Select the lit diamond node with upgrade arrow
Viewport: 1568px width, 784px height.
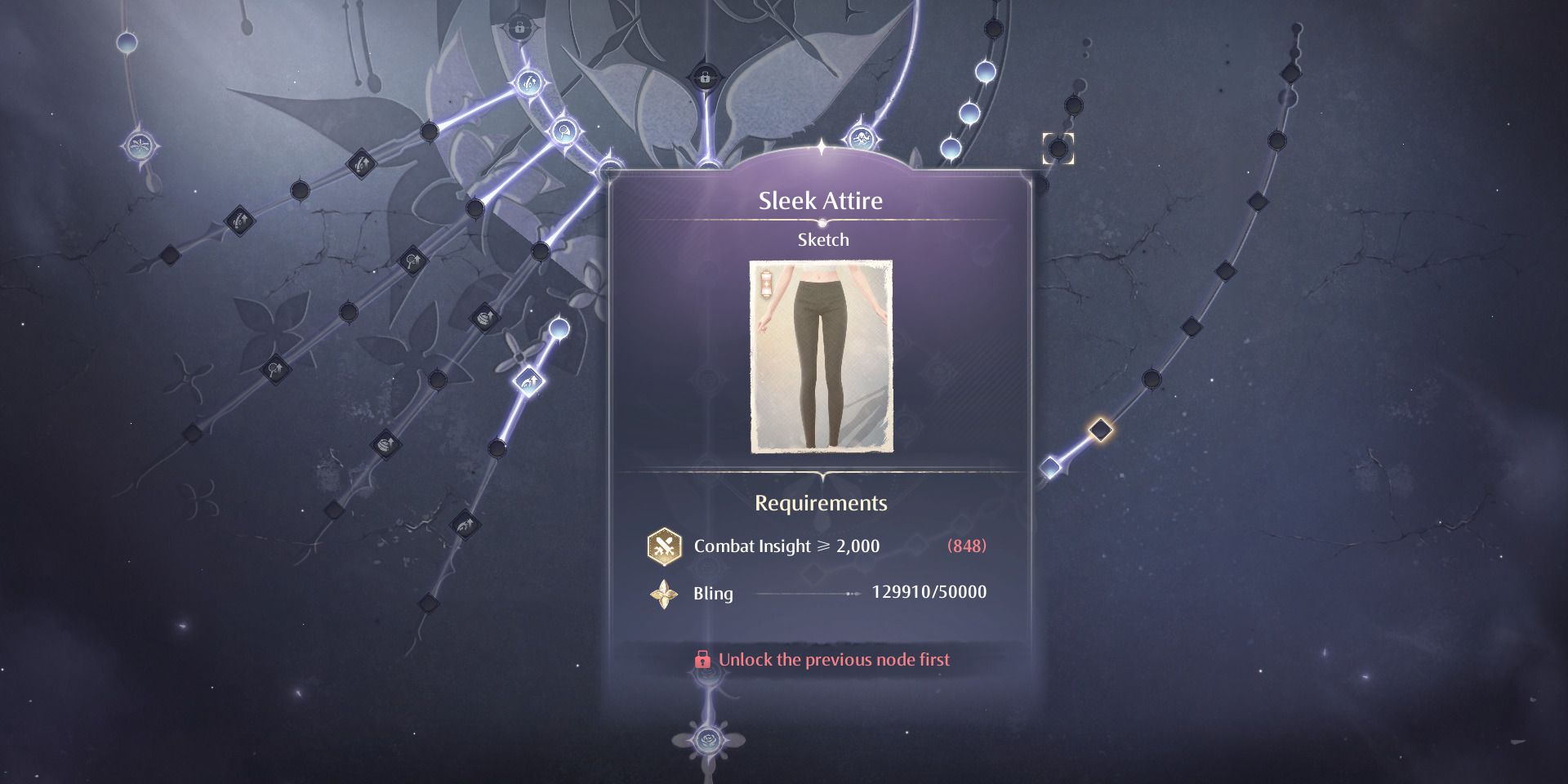pyautogui.click(x=528, y=381)
